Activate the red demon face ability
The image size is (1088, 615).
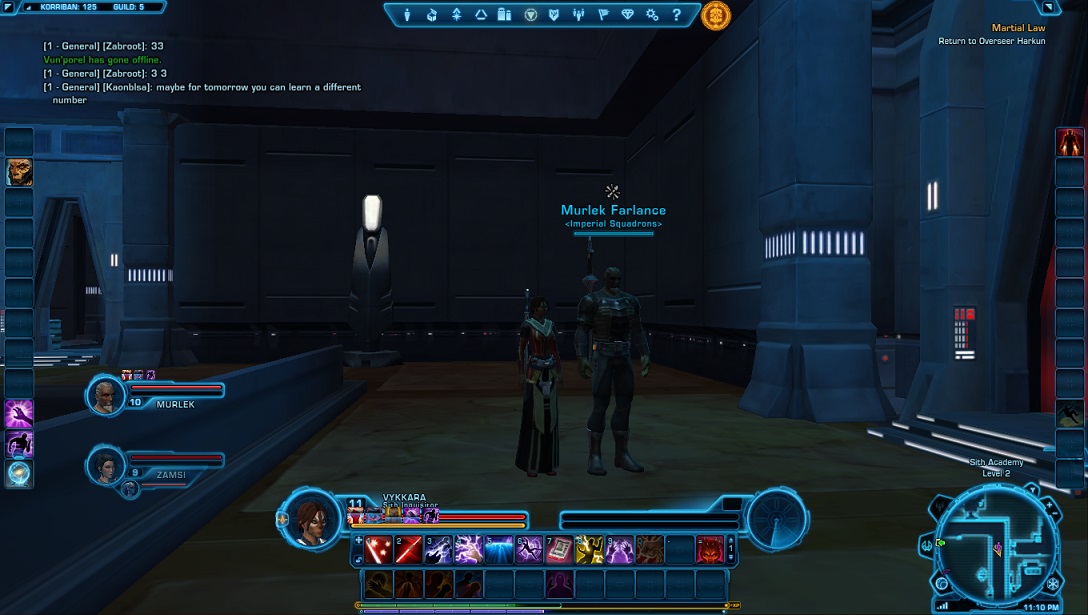point(709,549)
